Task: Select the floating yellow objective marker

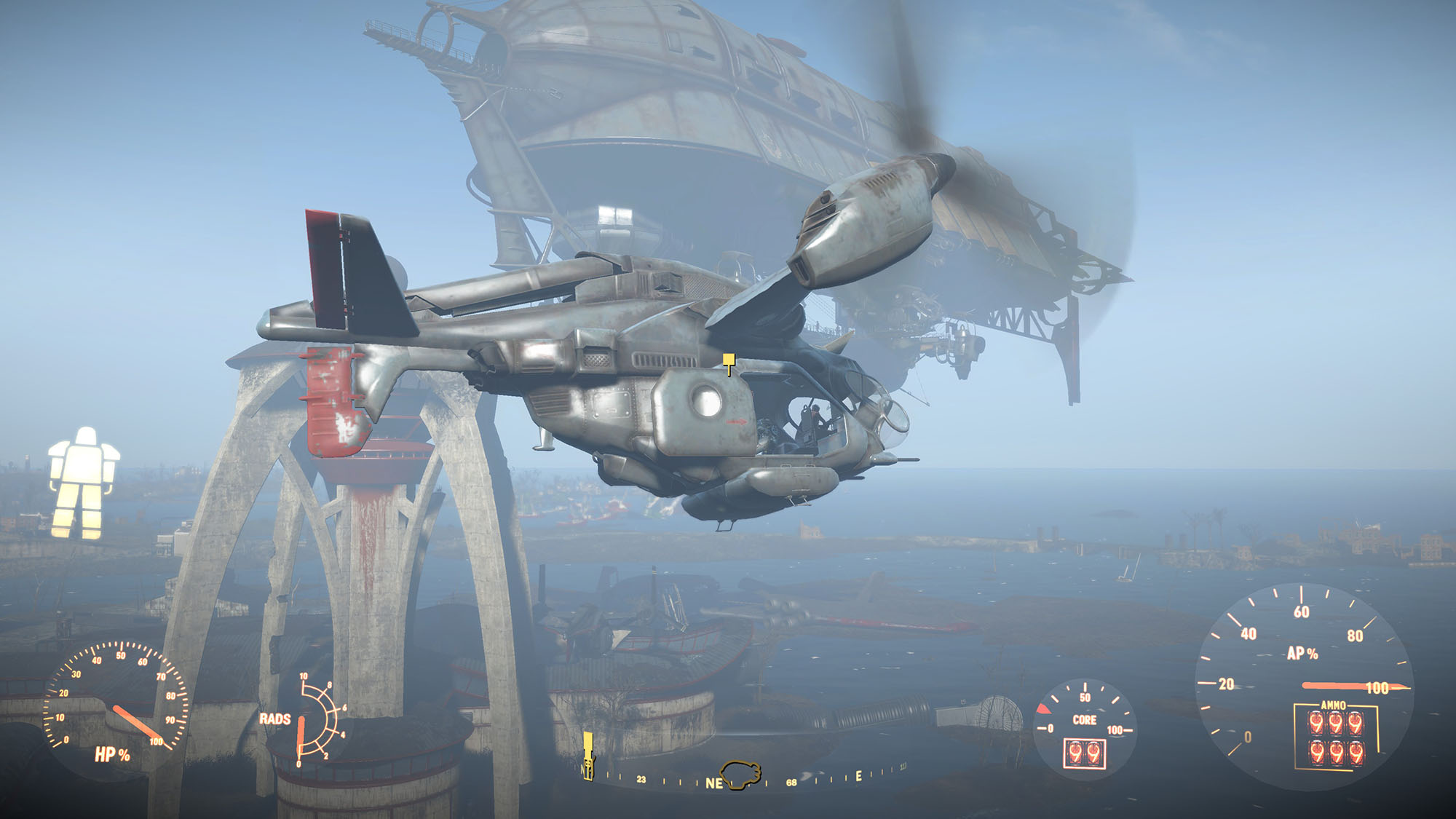Action: 729,363
